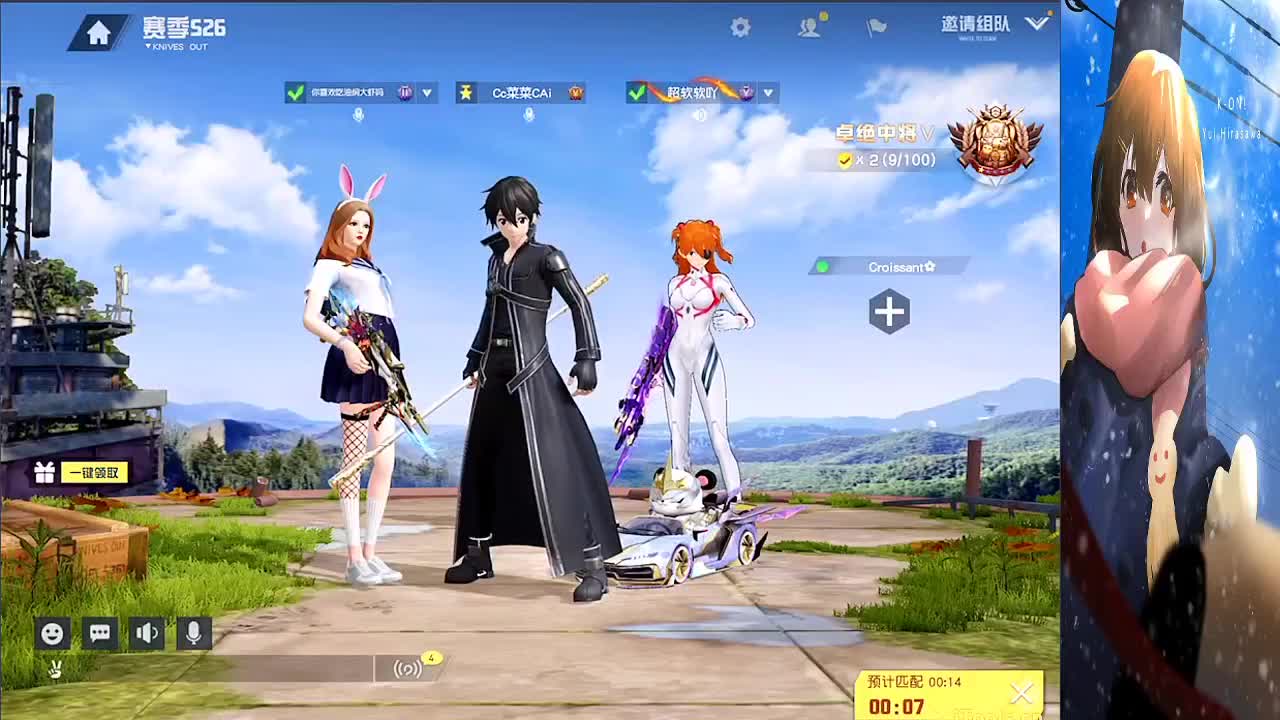This screenshot has width=1280, height=720.
Task: Cancel matchmaking via the X on the timer
Action: tap(1022, 693)
